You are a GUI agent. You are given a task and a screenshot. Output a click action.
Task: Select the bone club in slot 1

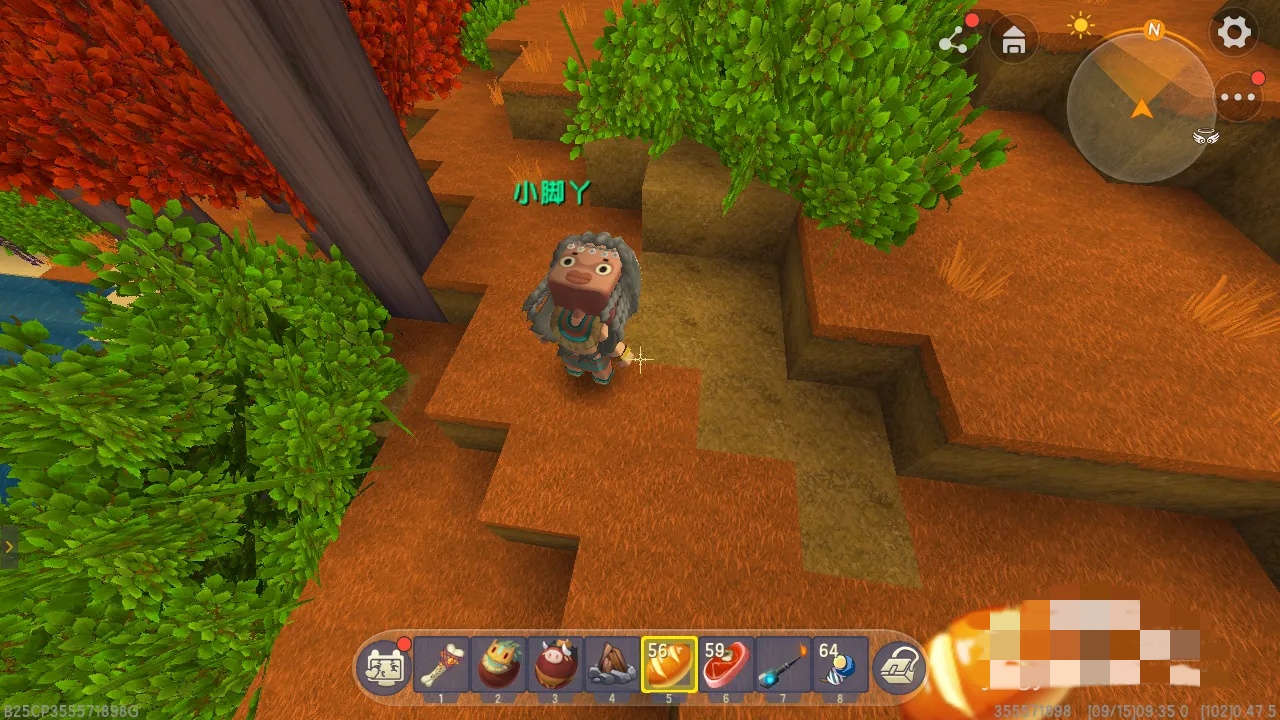pyautogui.click(x=441, y=664)
